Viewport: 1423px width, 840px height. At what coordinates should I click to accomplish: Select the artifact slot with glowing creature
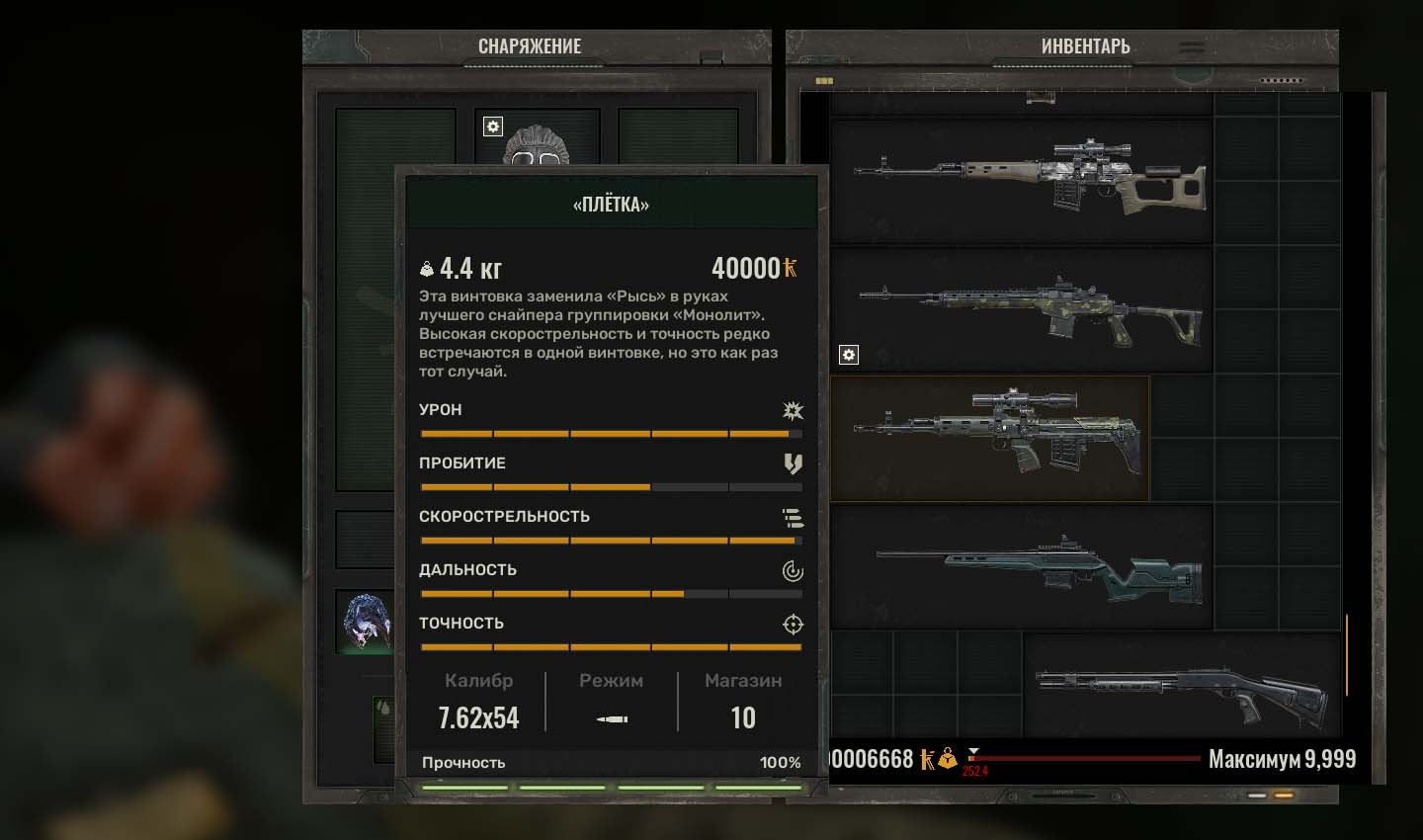365,623
